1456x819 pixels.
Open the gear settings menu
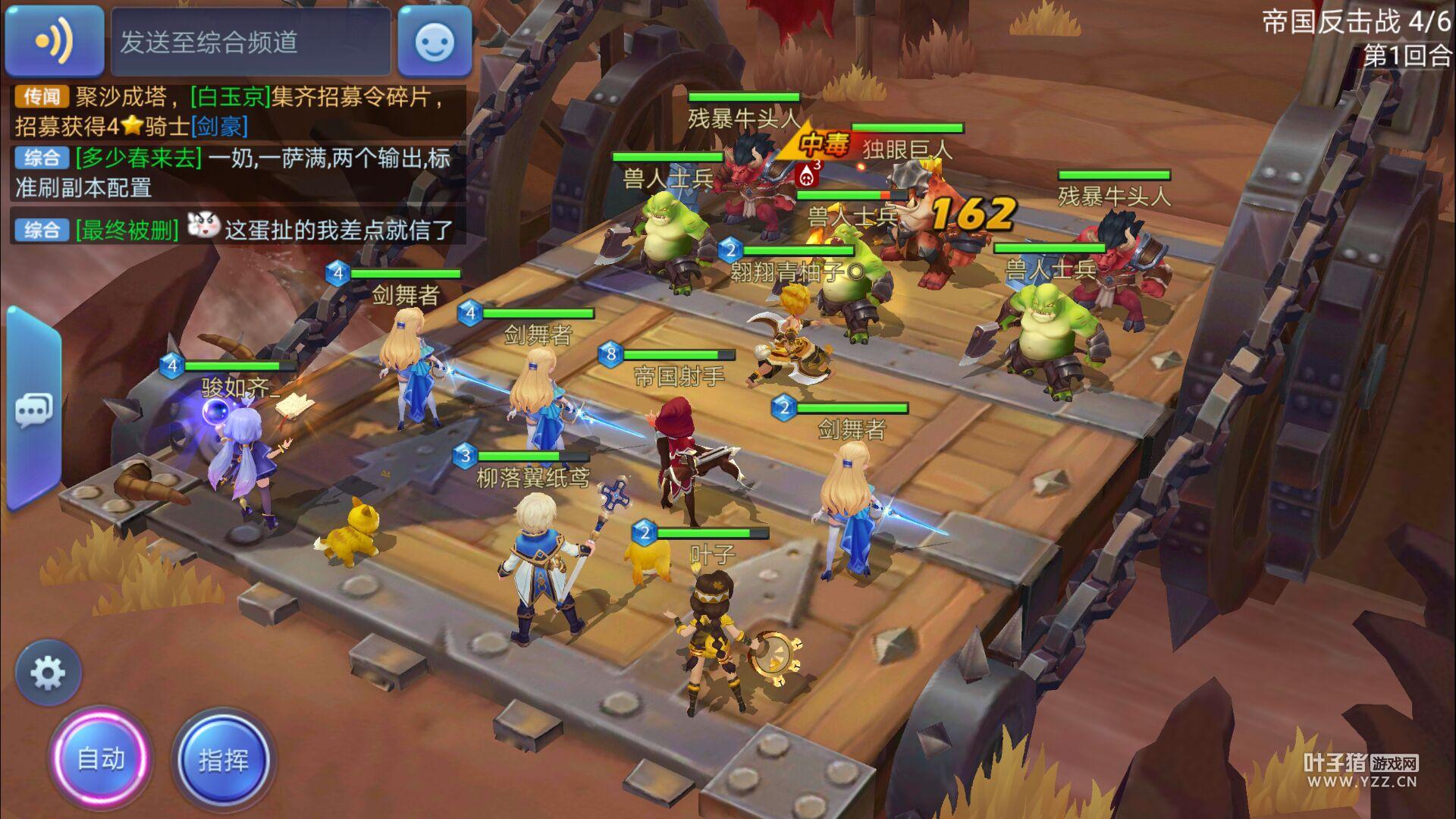click(x=48, y=673)
